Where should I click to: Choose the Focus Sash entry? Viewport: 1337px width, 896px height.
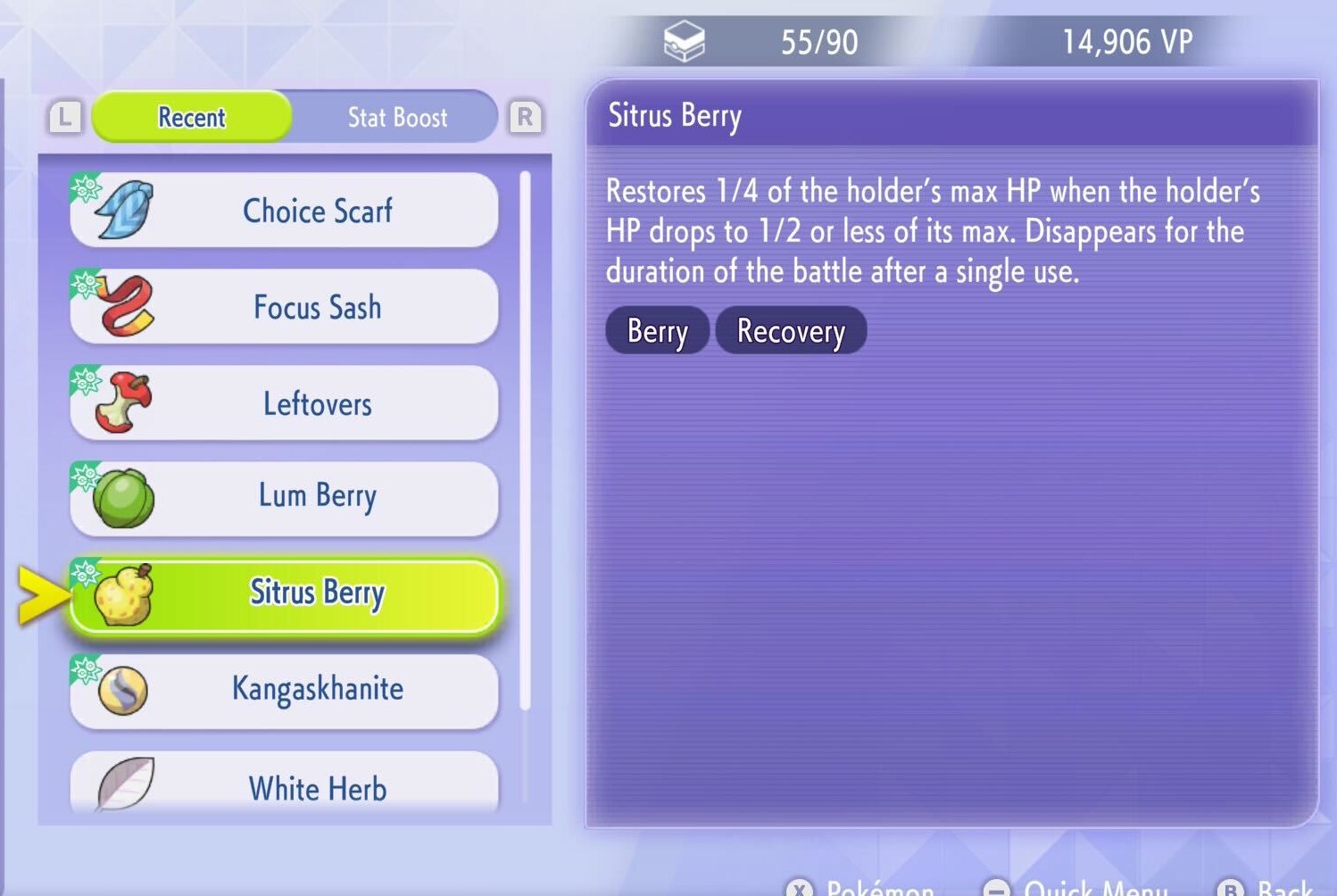click(x=284, y=307)
